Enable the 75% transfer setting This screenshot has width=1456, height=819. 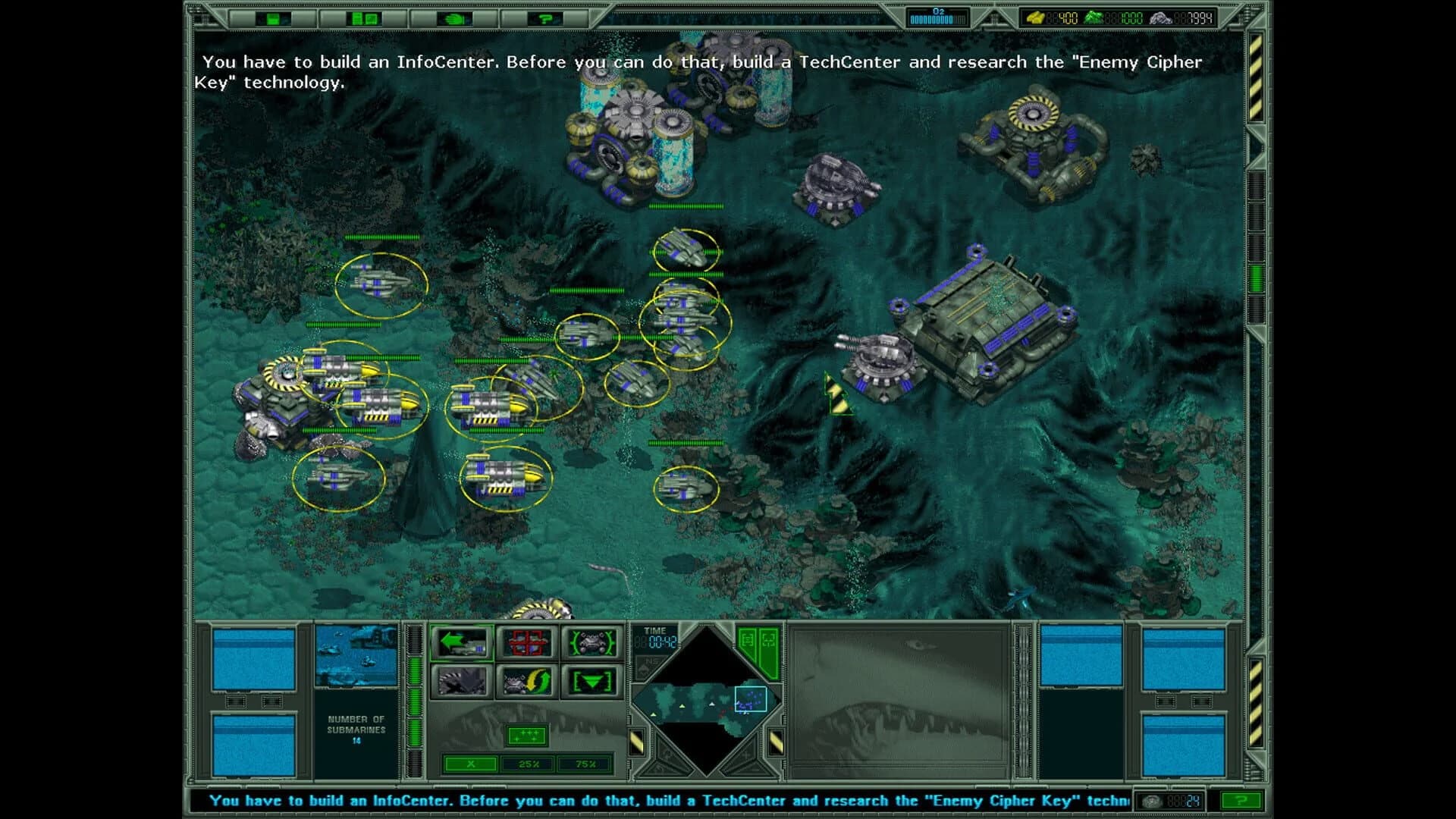(584, 764)
